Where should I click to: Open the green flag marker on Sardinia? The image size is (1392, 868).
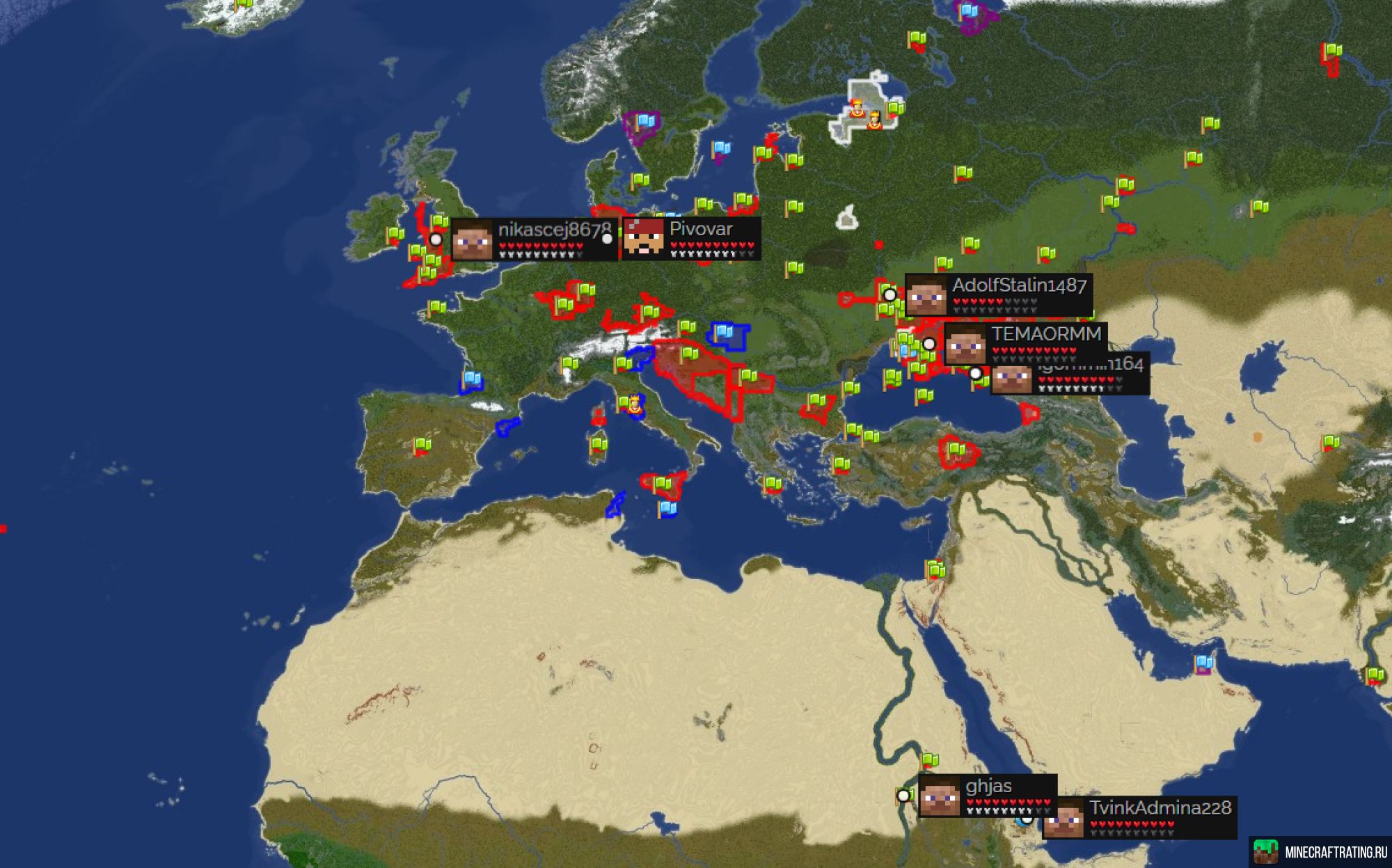(x=599, y=444)
